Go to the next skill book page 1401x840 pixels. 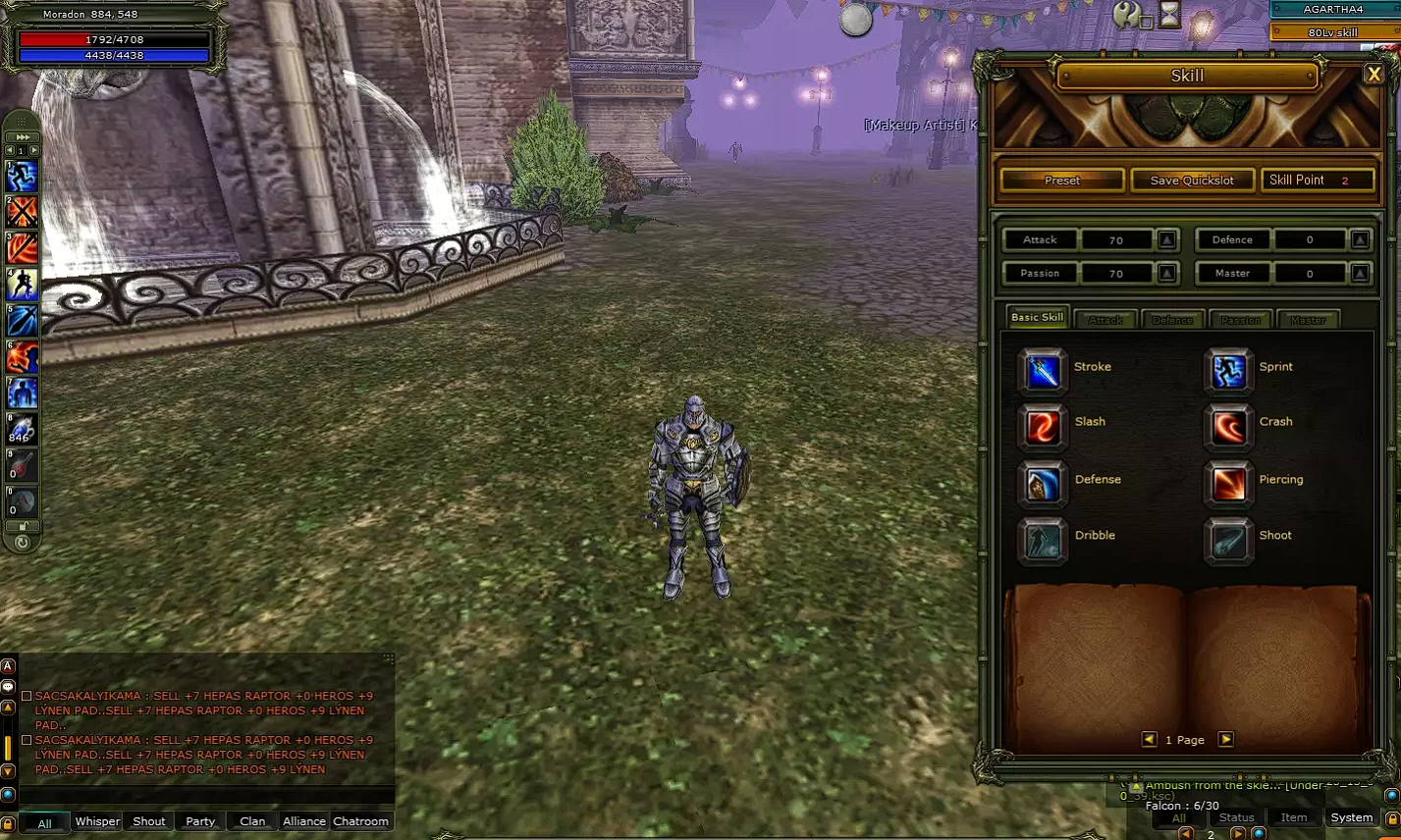(1225, 739)
